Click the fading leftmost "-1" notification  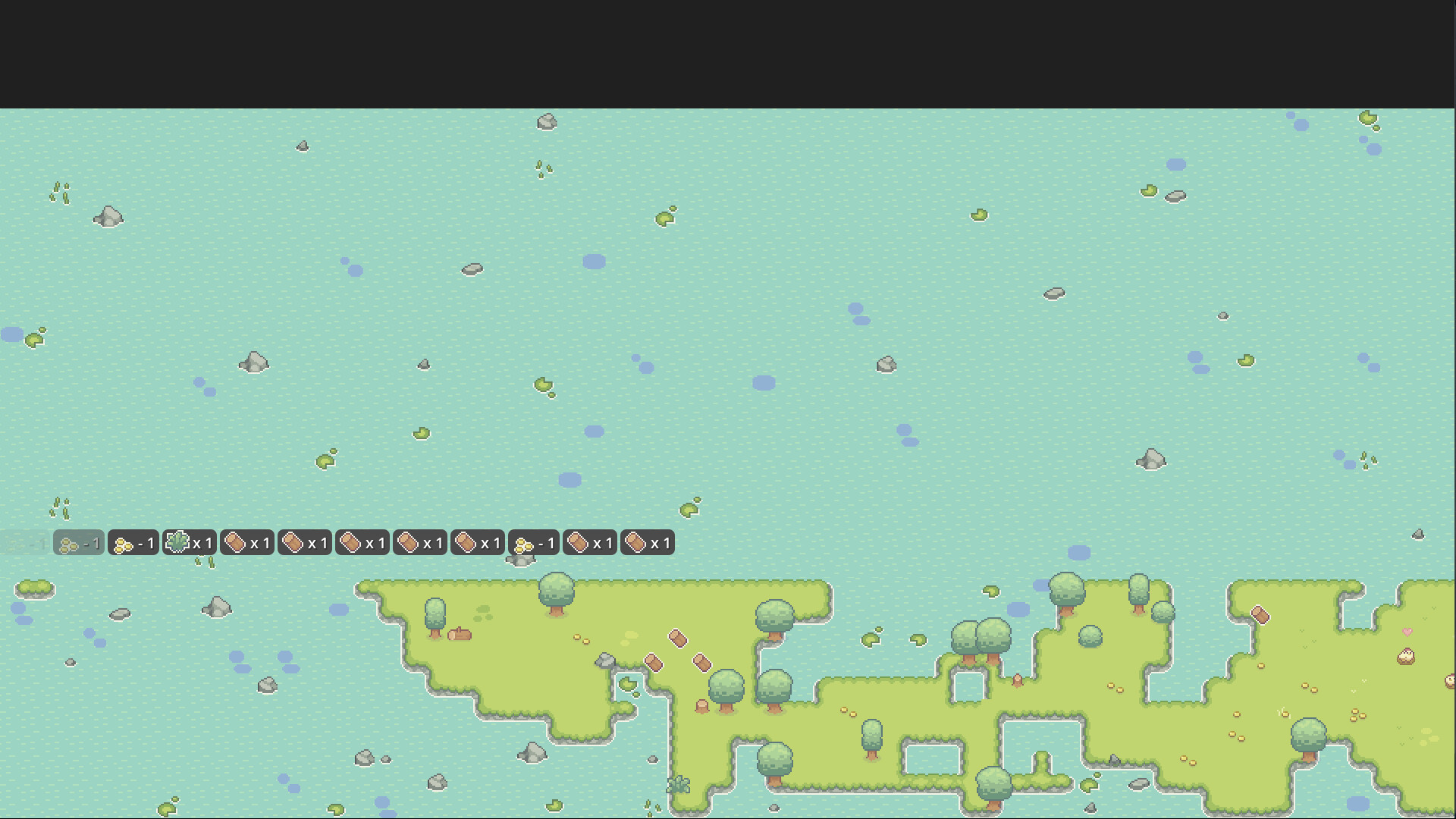coord(23,543)
